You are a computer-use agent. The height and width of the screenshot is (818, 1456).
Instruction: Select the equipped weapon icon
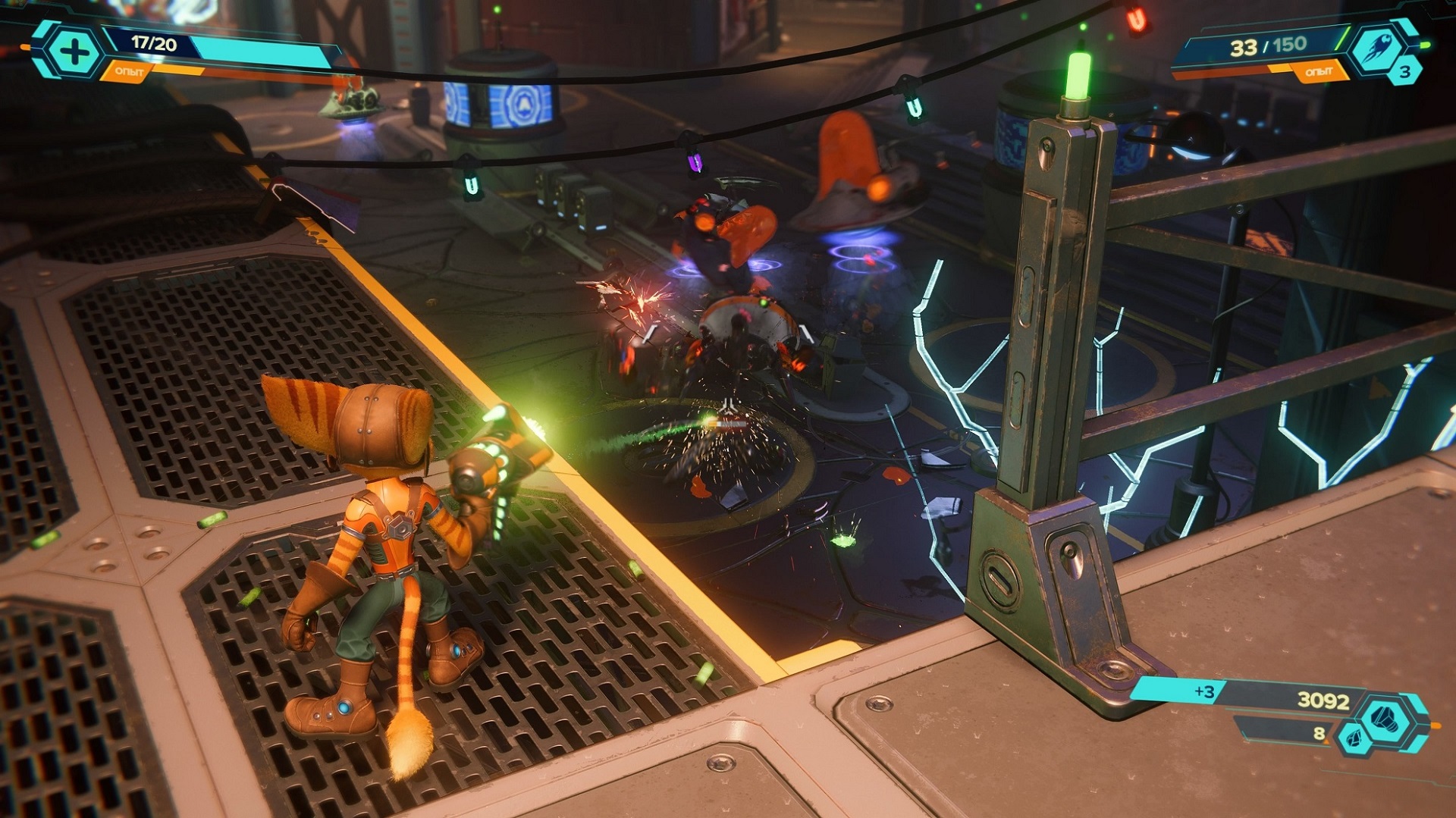(x=1376, y=49)
